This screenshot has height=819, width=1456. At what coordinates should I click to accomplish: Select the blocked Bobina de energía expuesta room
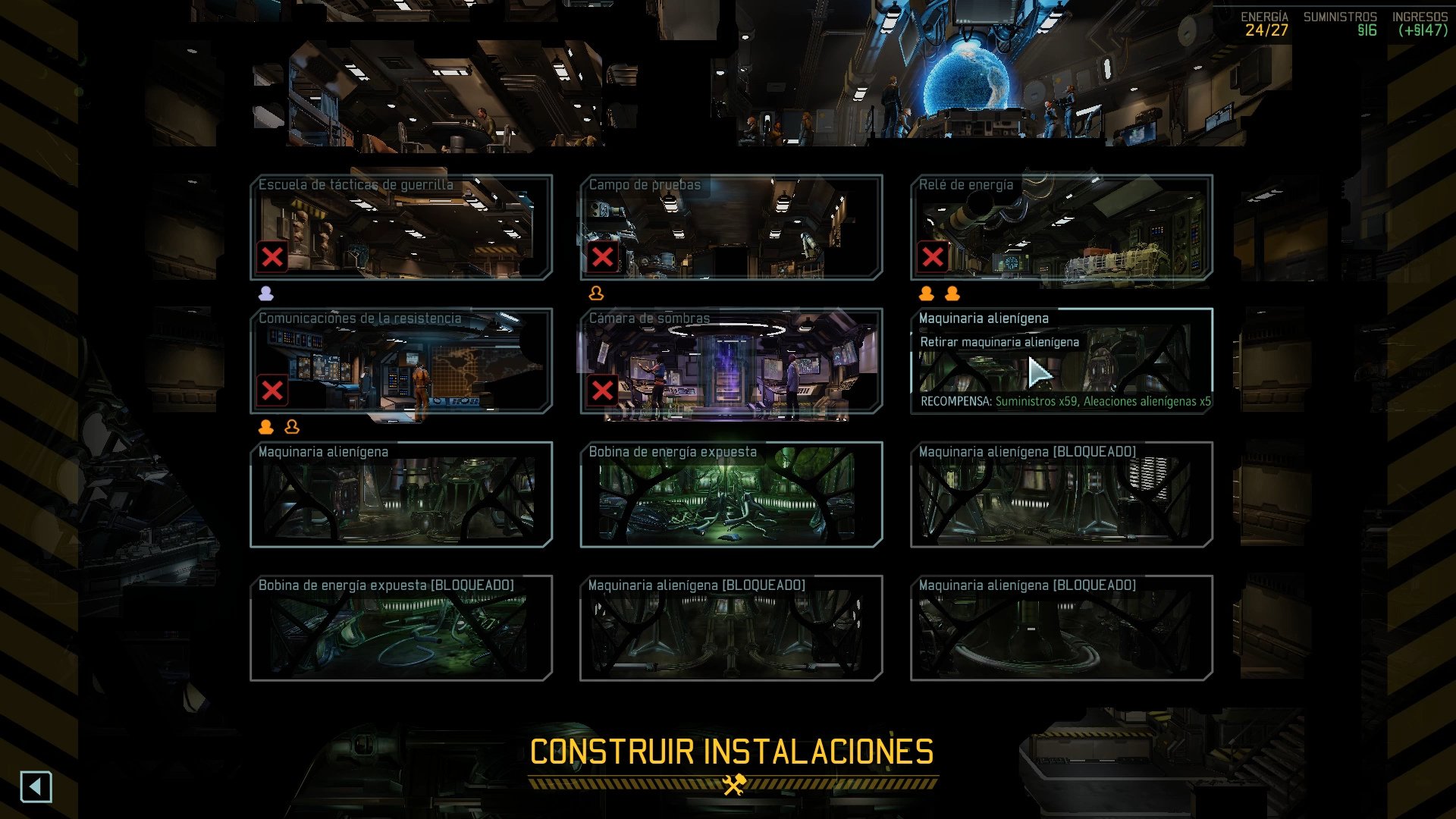click(x=401, y=628)
